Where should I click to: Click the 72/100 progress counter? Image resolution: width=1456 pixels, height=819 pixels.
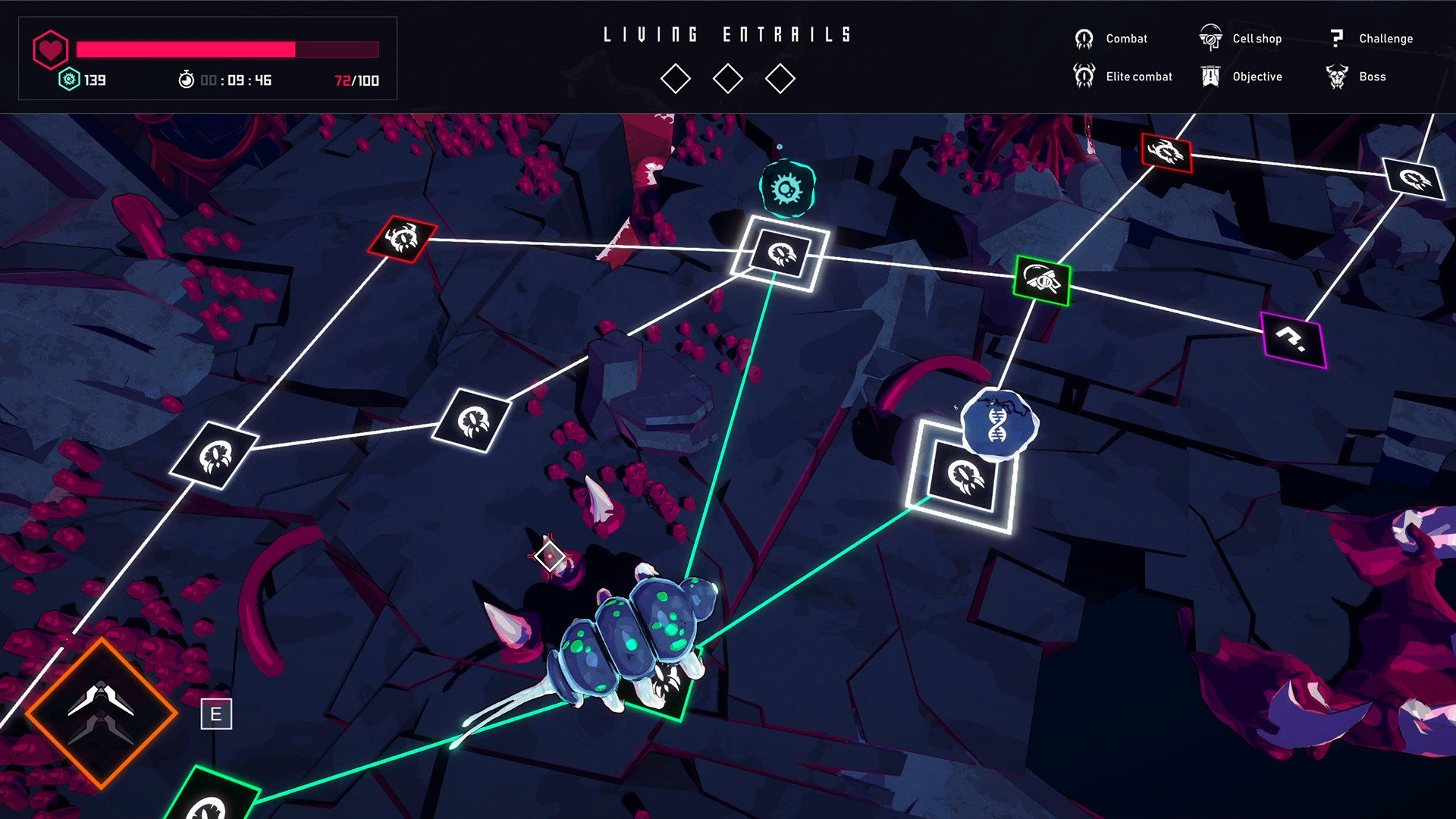pyautogui.click(x=357, y=79)
